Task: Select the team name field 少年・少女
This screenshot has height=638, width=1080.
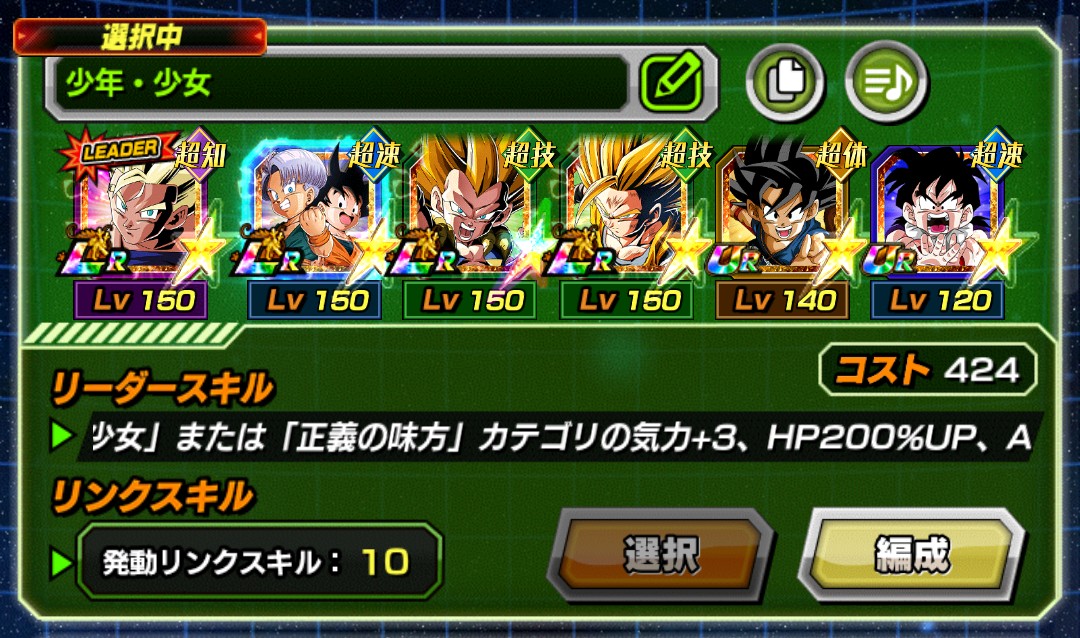Action: coord(340,83)
